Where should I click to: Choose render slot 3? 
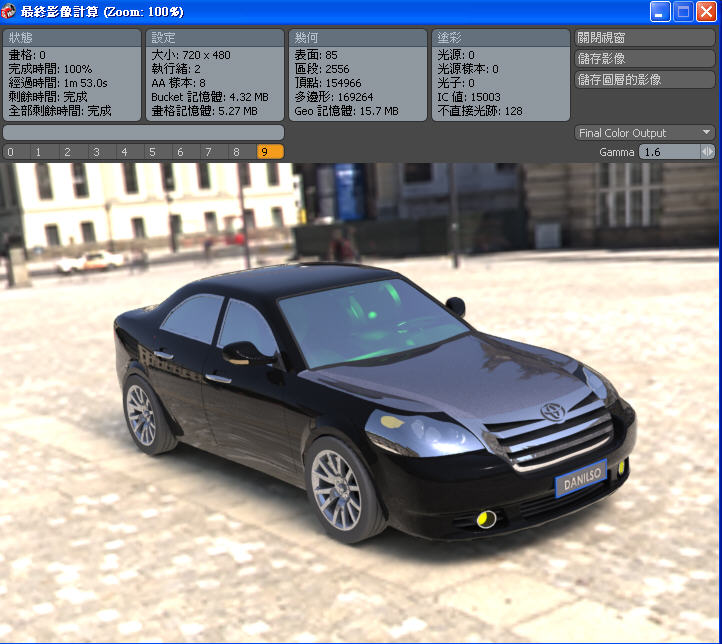coord(95,152)
